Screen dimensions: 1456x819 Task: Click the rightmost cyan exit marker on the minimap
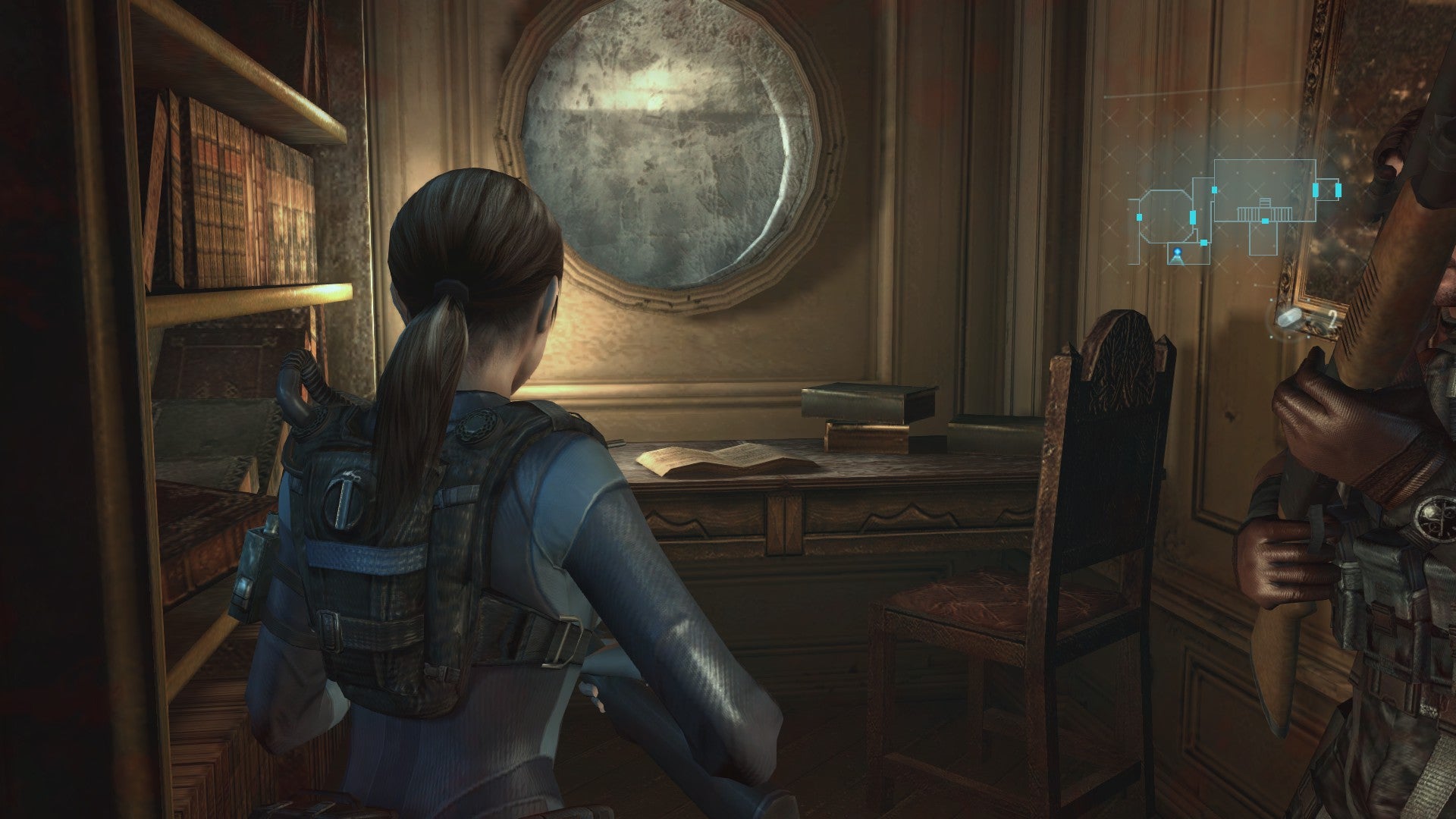coord(1337,190)
